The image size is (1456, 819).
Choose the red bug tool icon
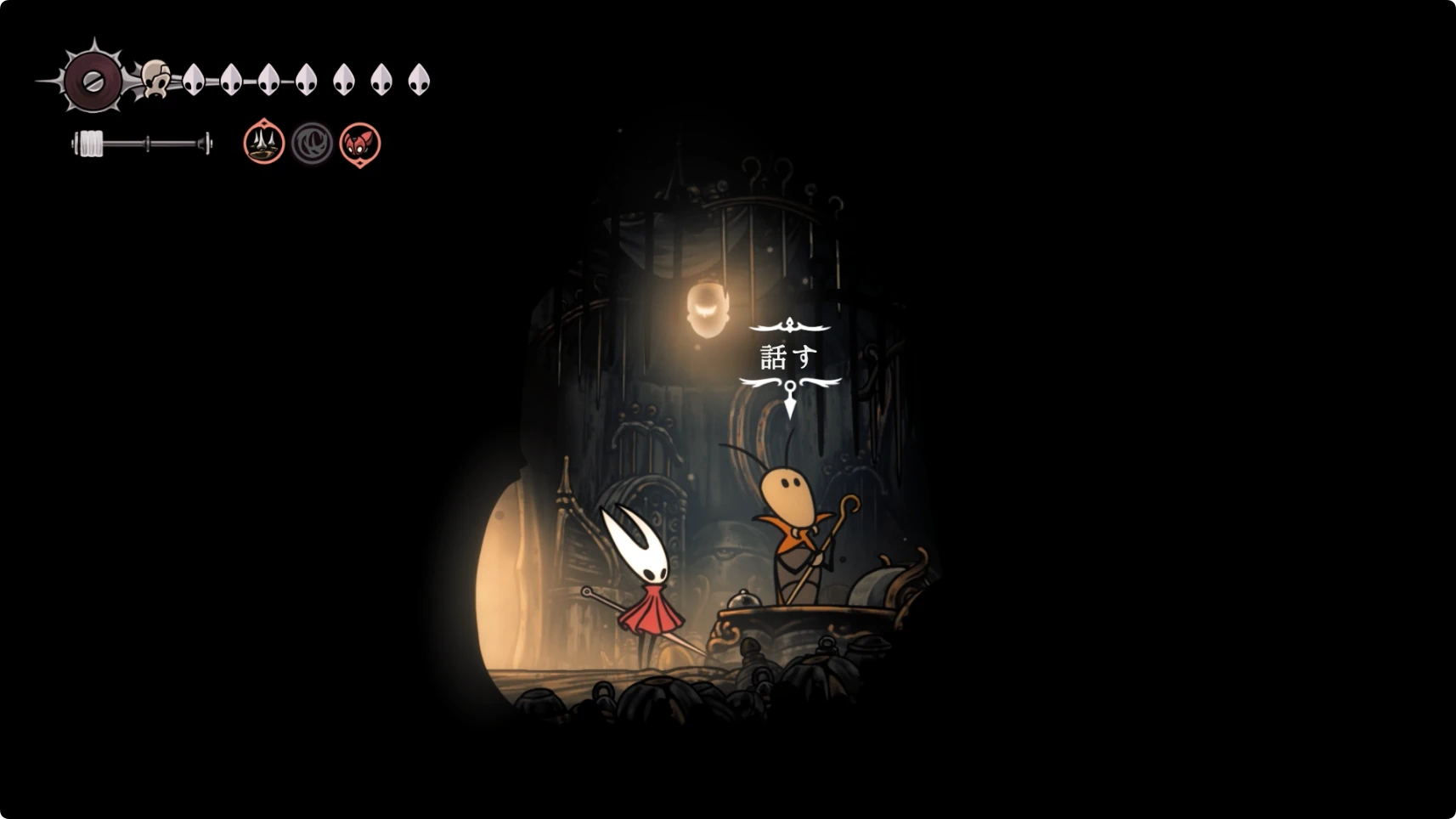click(360, 143)
